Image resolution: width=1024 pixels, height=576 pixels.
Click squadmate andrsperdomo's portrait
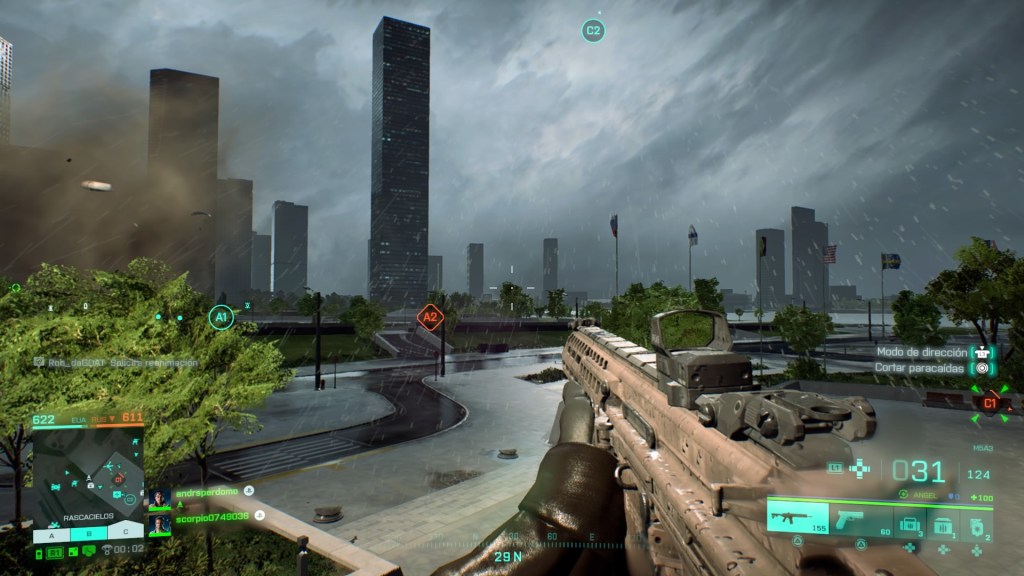[159, 497]
